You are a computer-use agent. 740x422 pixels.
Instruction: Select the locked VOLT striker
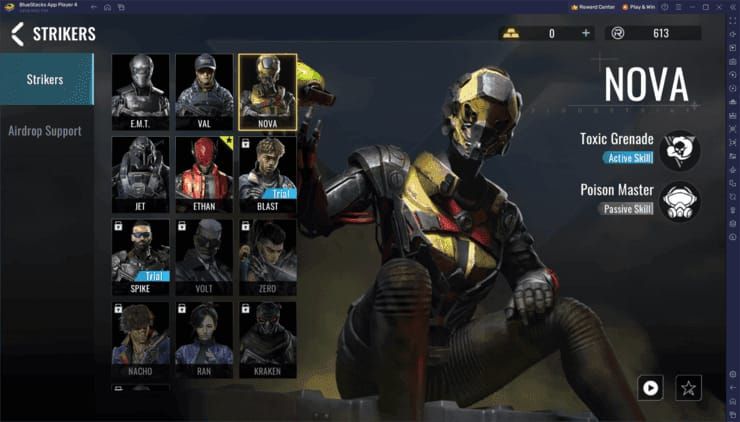pos(204,257)
